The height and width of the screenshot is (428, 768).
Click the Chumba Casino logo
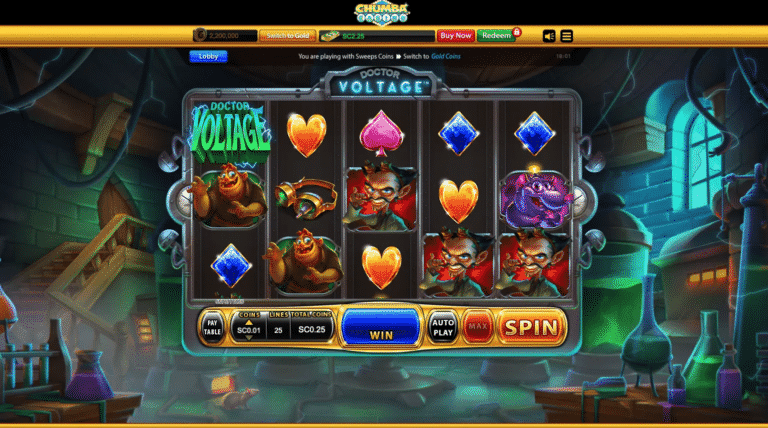click(x=382, y=12)
